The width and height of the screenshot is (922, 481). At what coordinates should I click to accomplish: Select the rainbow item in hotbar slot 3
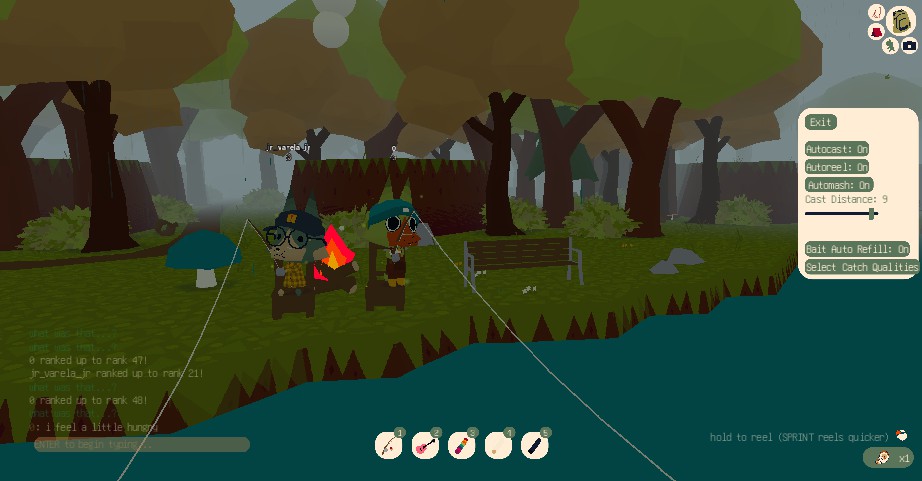pos(461,445)
